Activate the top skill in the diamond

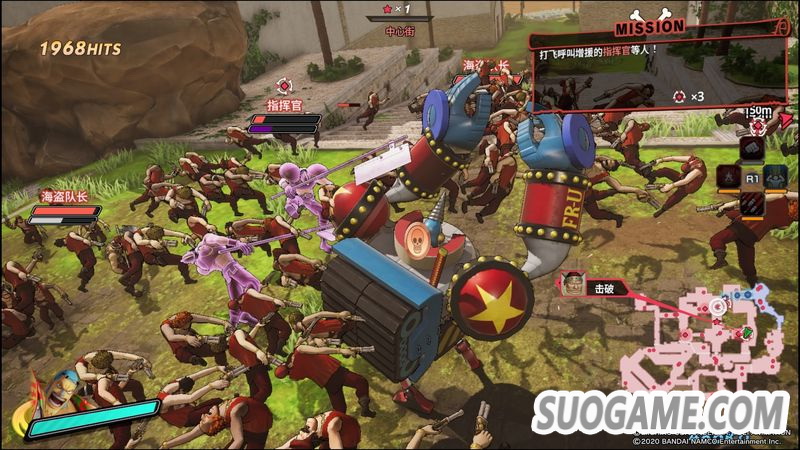pos(753,149)
